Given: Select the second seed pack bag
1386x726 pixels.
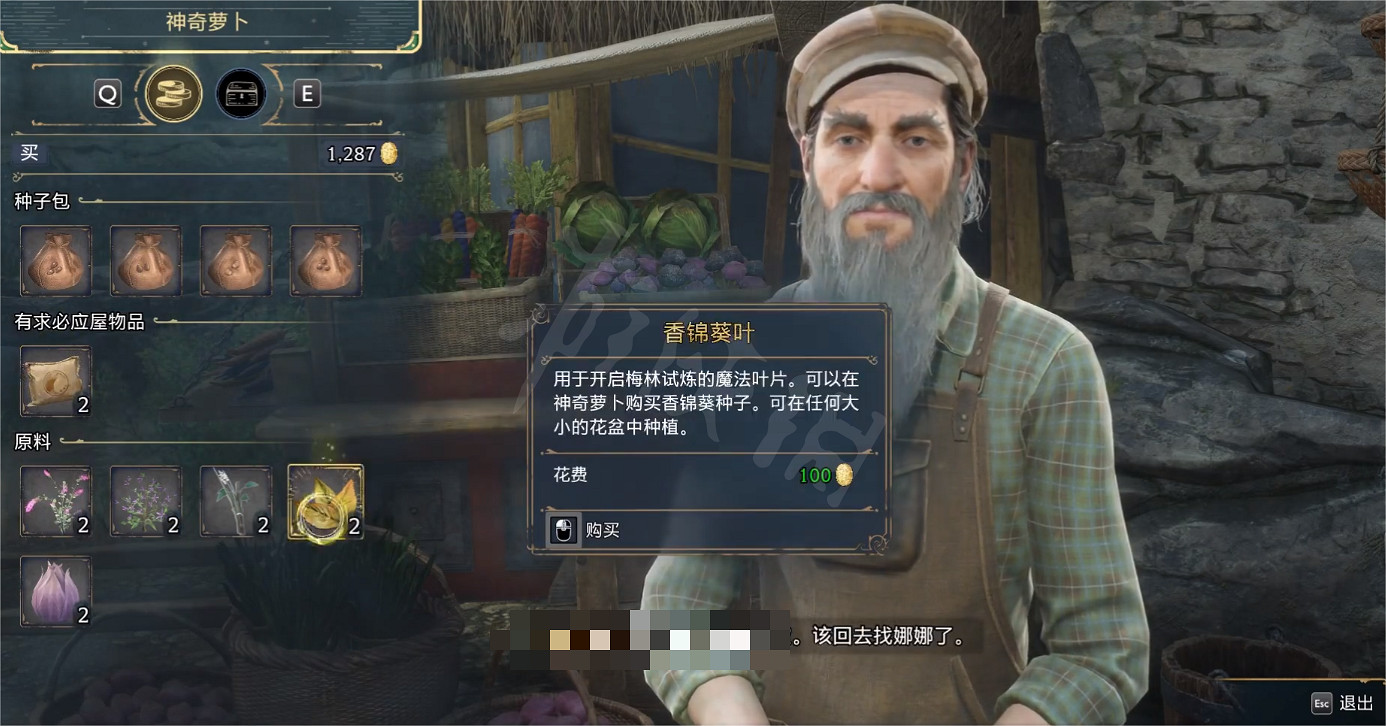Looking at the screenshot, I should pyautogui.click(x=146, y=261).
